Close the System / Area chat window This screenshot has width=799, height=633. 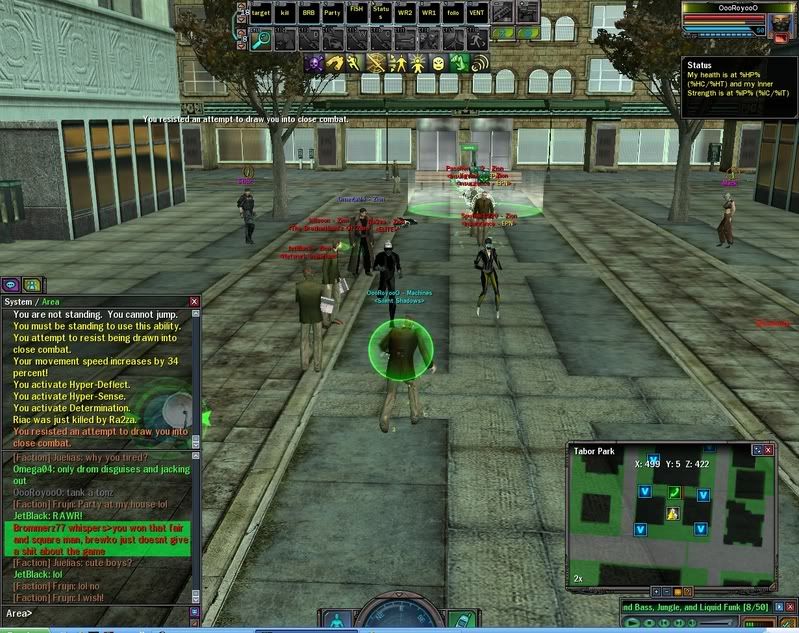click(195, 301)
